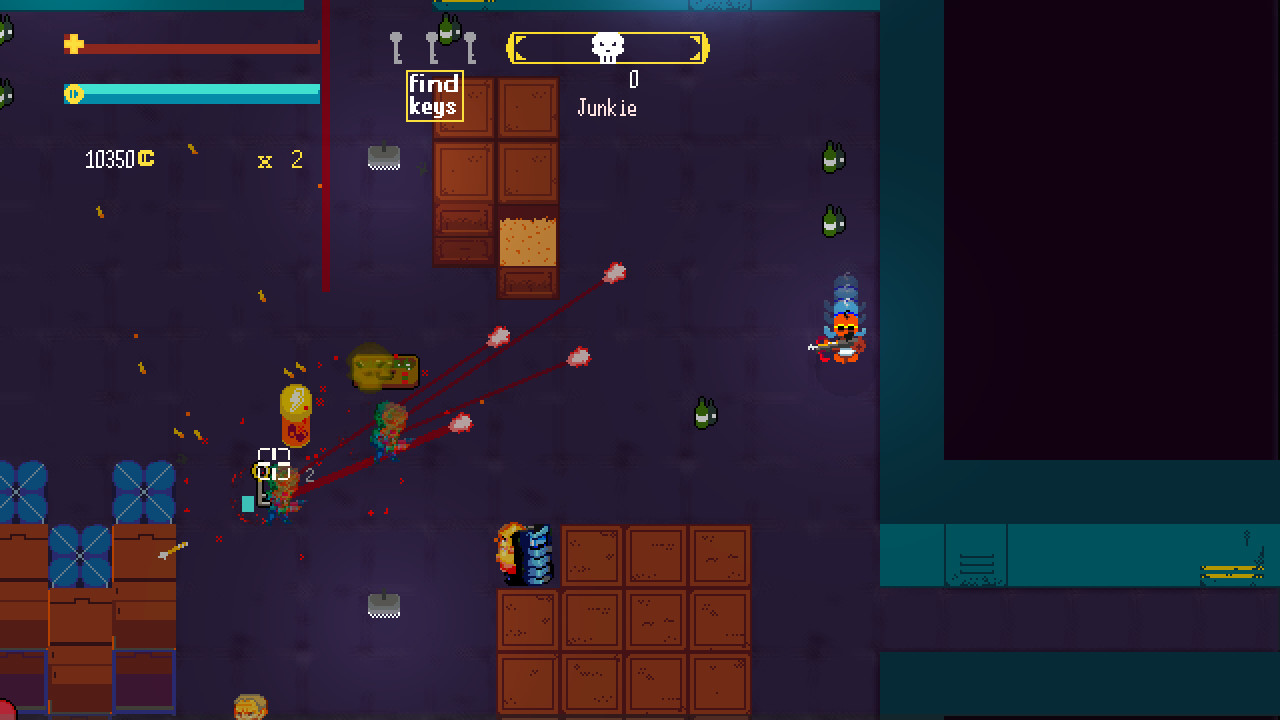Select the coin icon next to 10350
Image resolution: width=1280 pixels, height=720 pixels.
tap(143, 158)
